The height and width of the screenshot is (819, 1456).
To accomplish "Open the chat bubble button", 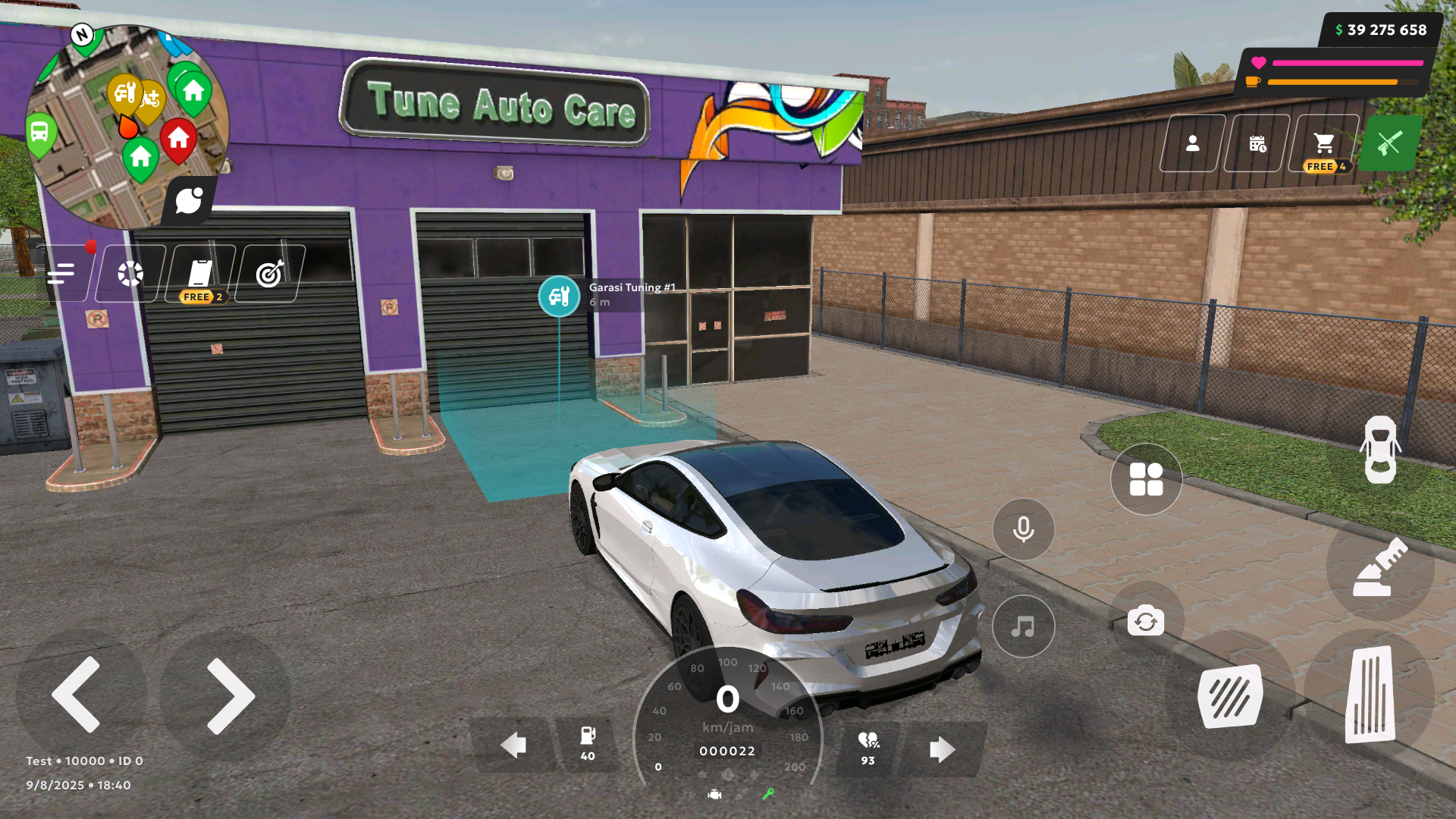I will pyautogui.click(x=189, y=201).
